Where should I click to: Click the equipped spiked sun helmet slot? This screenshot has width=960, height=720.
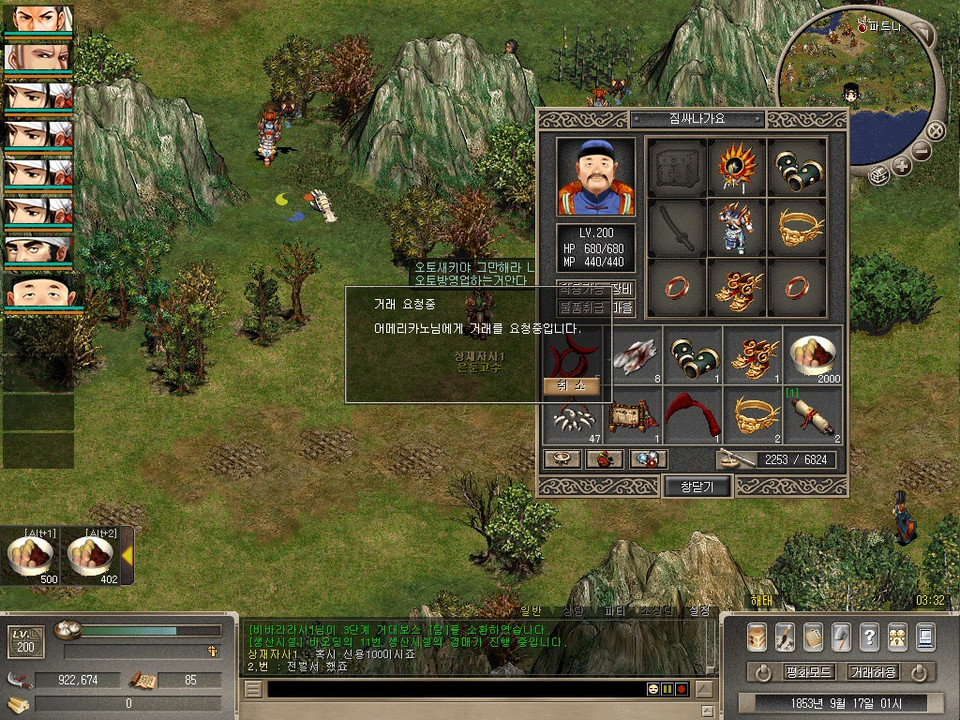[738, 168]
